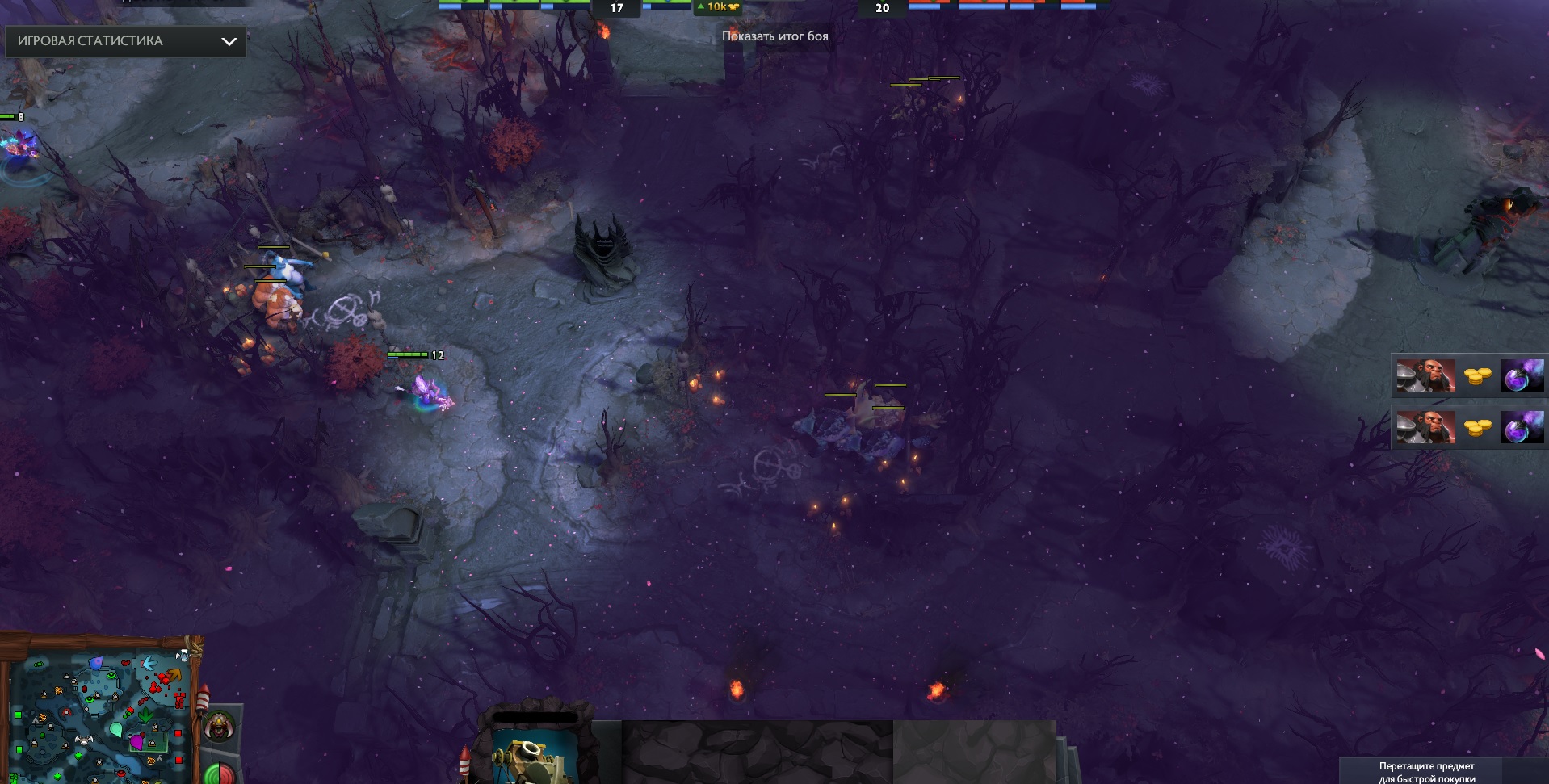
Task: Click the top row Smoke of Deceit icon
Action: (1522, 376)
